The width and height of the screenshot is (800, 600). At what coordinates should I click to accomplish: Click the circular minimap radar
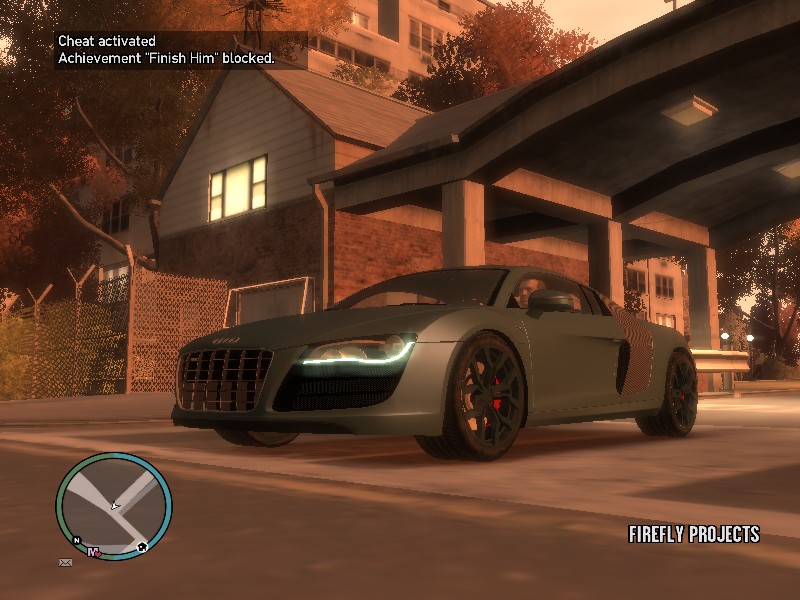pos(114,506)
